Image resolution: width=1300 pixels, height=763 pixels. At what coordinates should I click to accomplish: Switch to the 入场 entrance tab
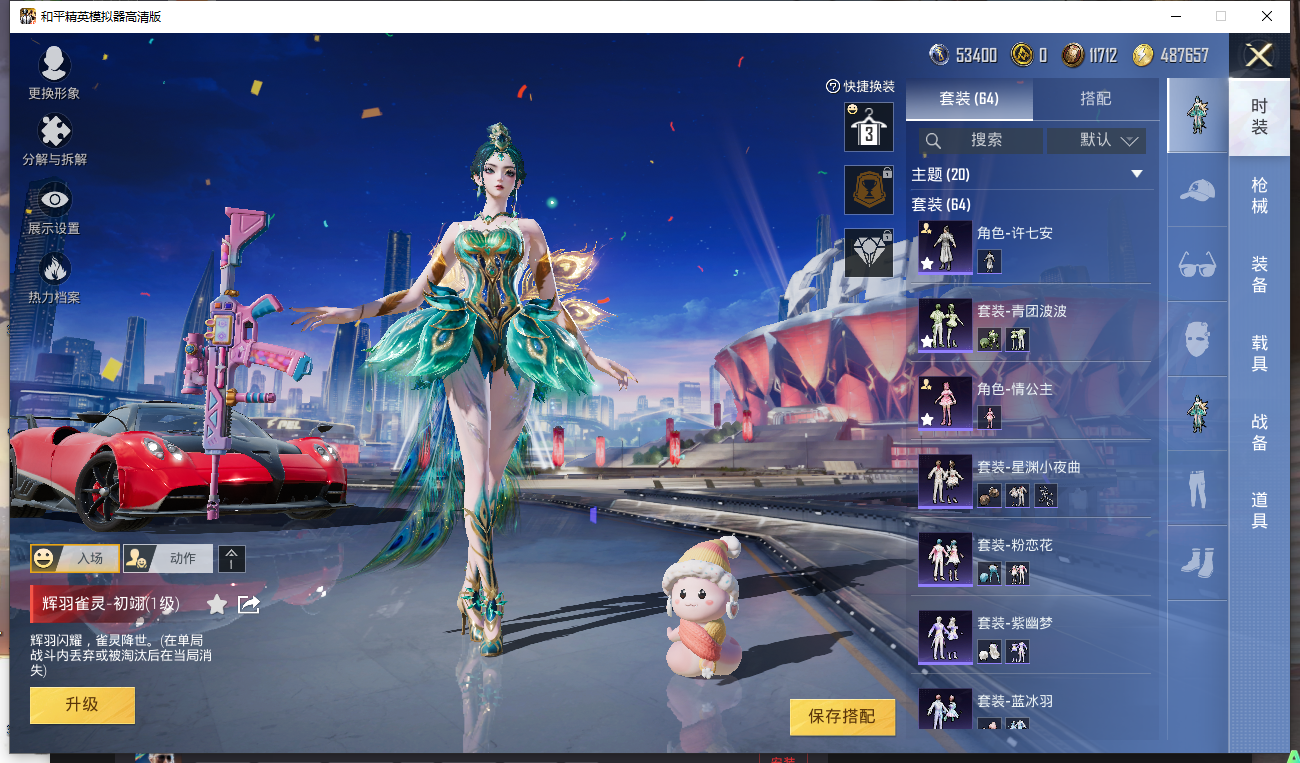coord(75,558)
